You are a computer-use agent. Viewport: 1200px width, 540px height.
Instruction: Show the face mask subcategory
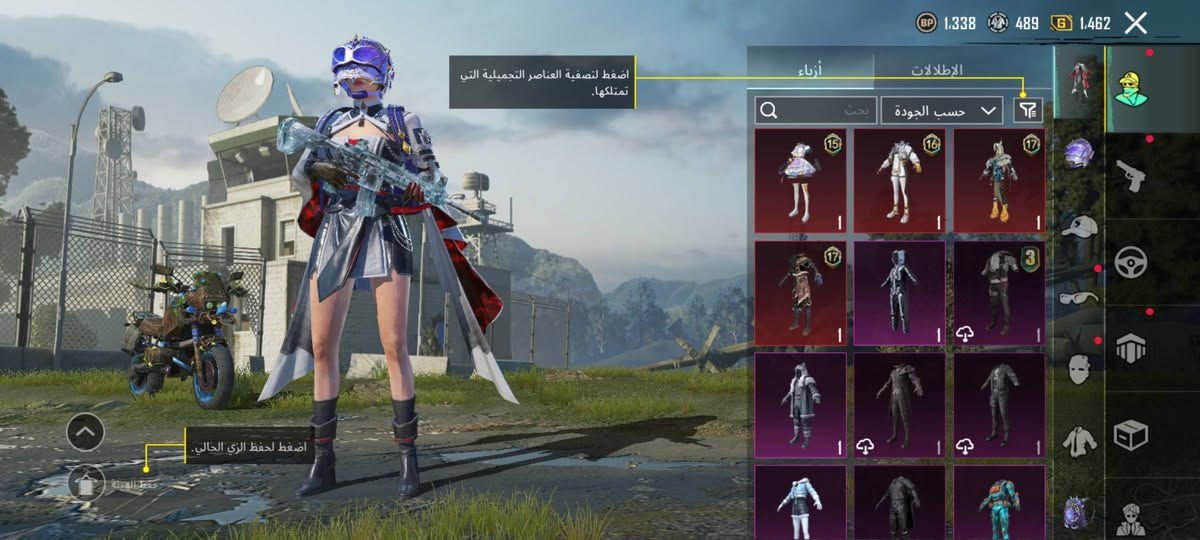1079,369
